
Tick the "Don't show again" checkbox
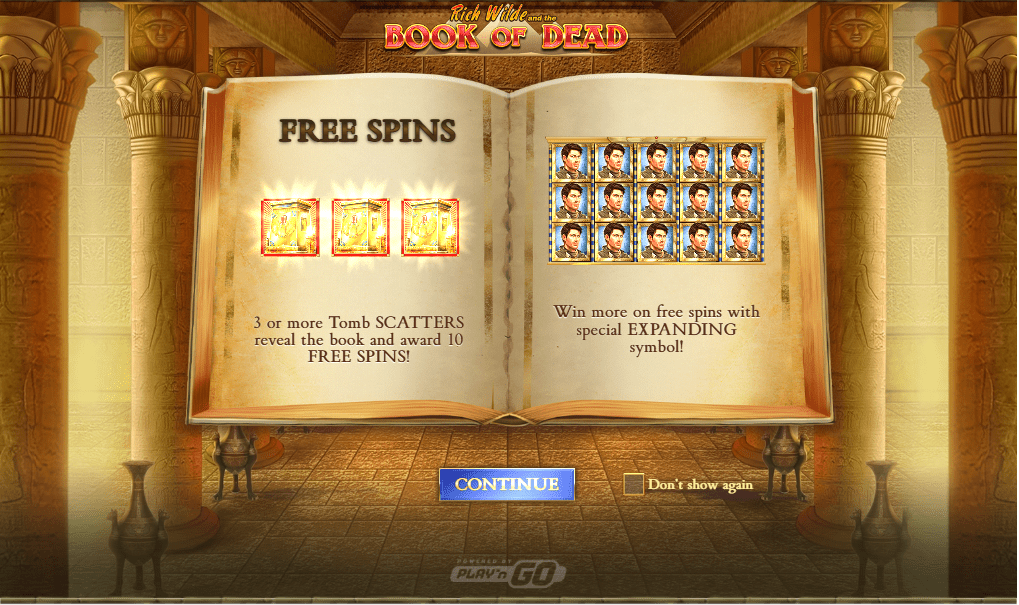pyautogui.click(x=633, y=484)
